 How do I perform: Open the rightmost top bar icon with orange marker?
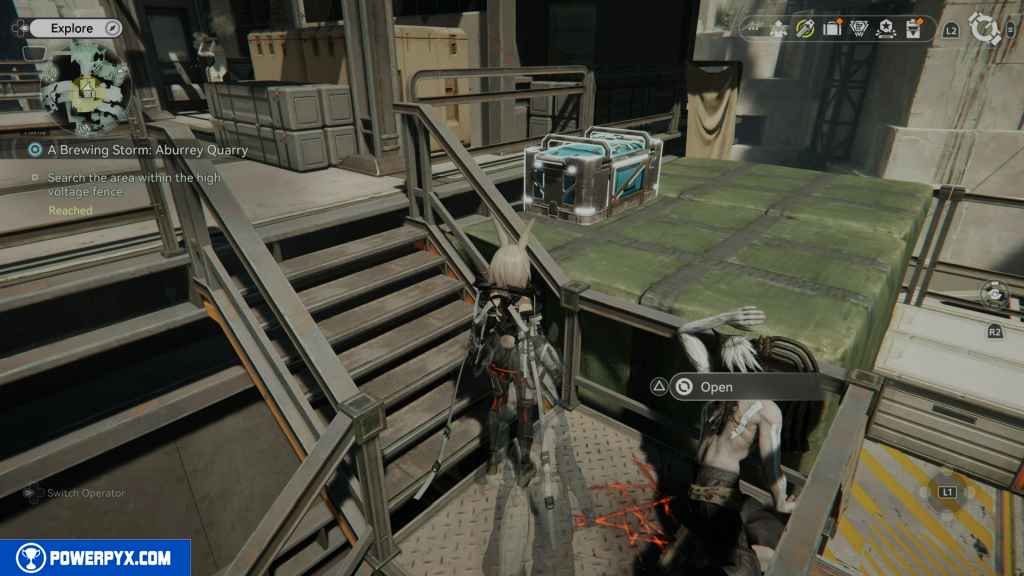[x=914, y=28]
